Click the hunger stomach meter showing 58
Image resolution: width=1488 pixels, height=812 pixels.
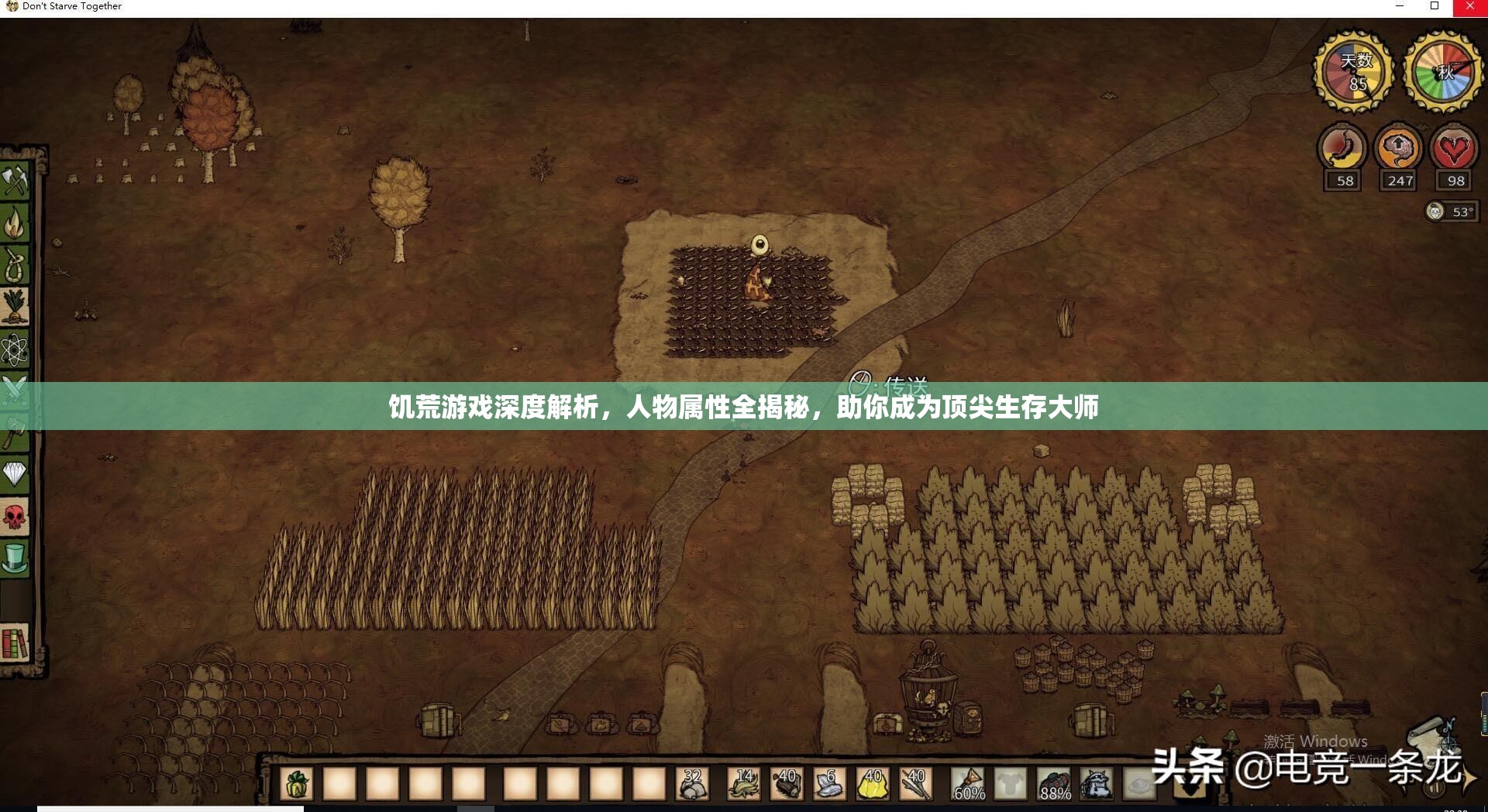click(x=1342, y=152)
